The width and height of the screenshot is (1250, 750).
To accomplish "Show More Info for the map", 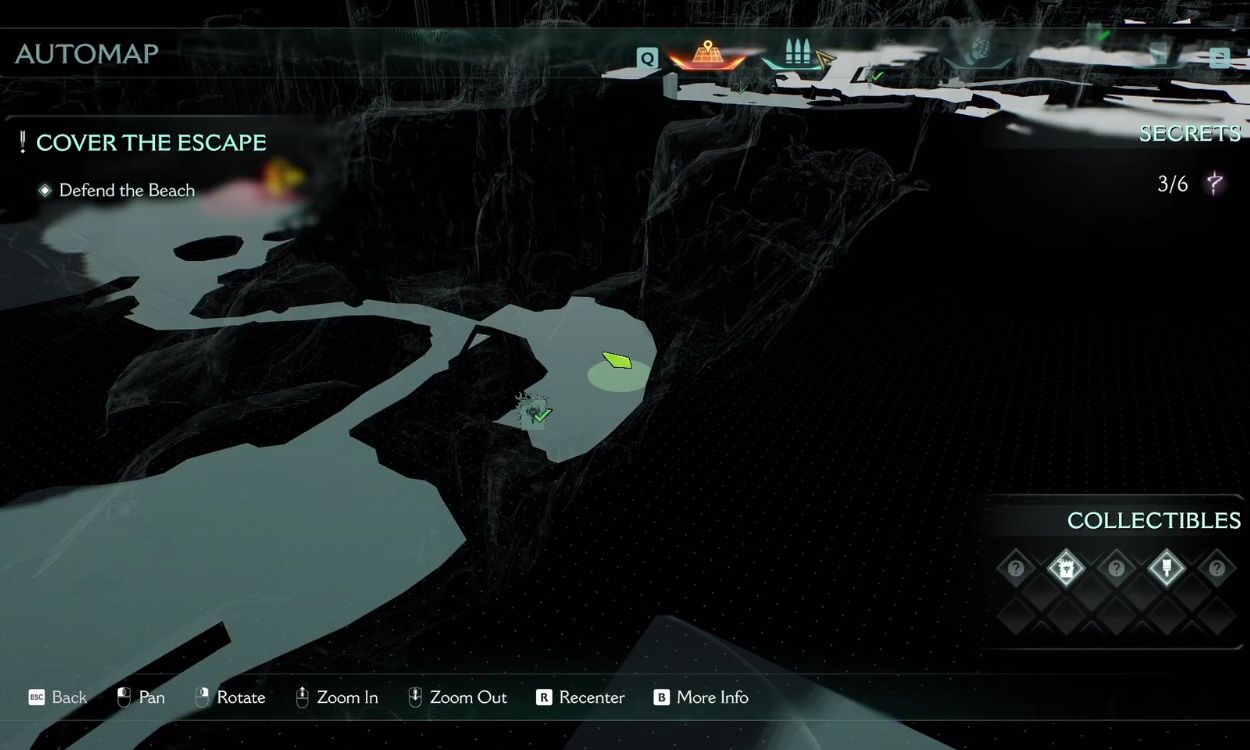I will (700, 698).
